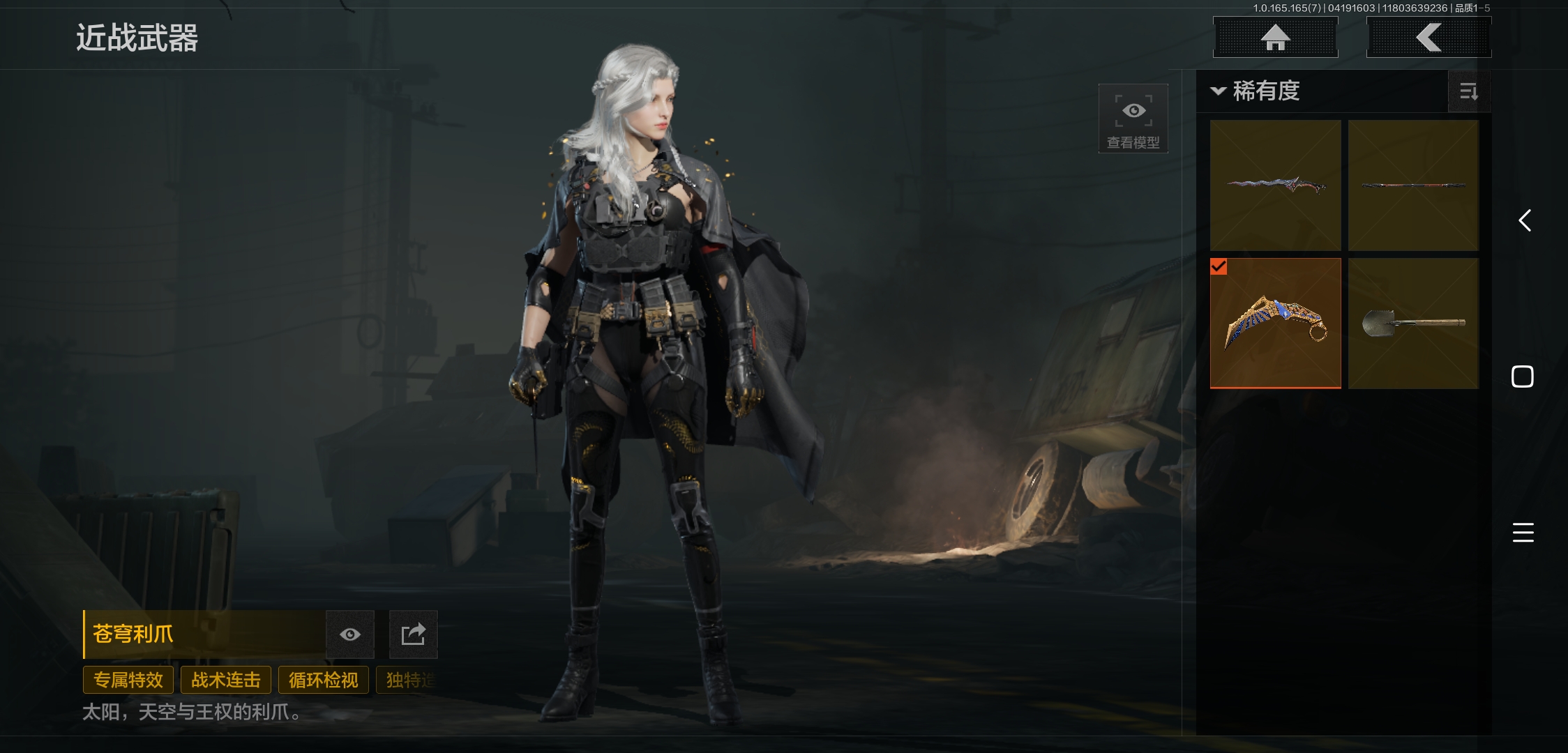1568x753 pixels.
Task: Select the dark serrated blade weapon
Action: (x=1275, y=185)
